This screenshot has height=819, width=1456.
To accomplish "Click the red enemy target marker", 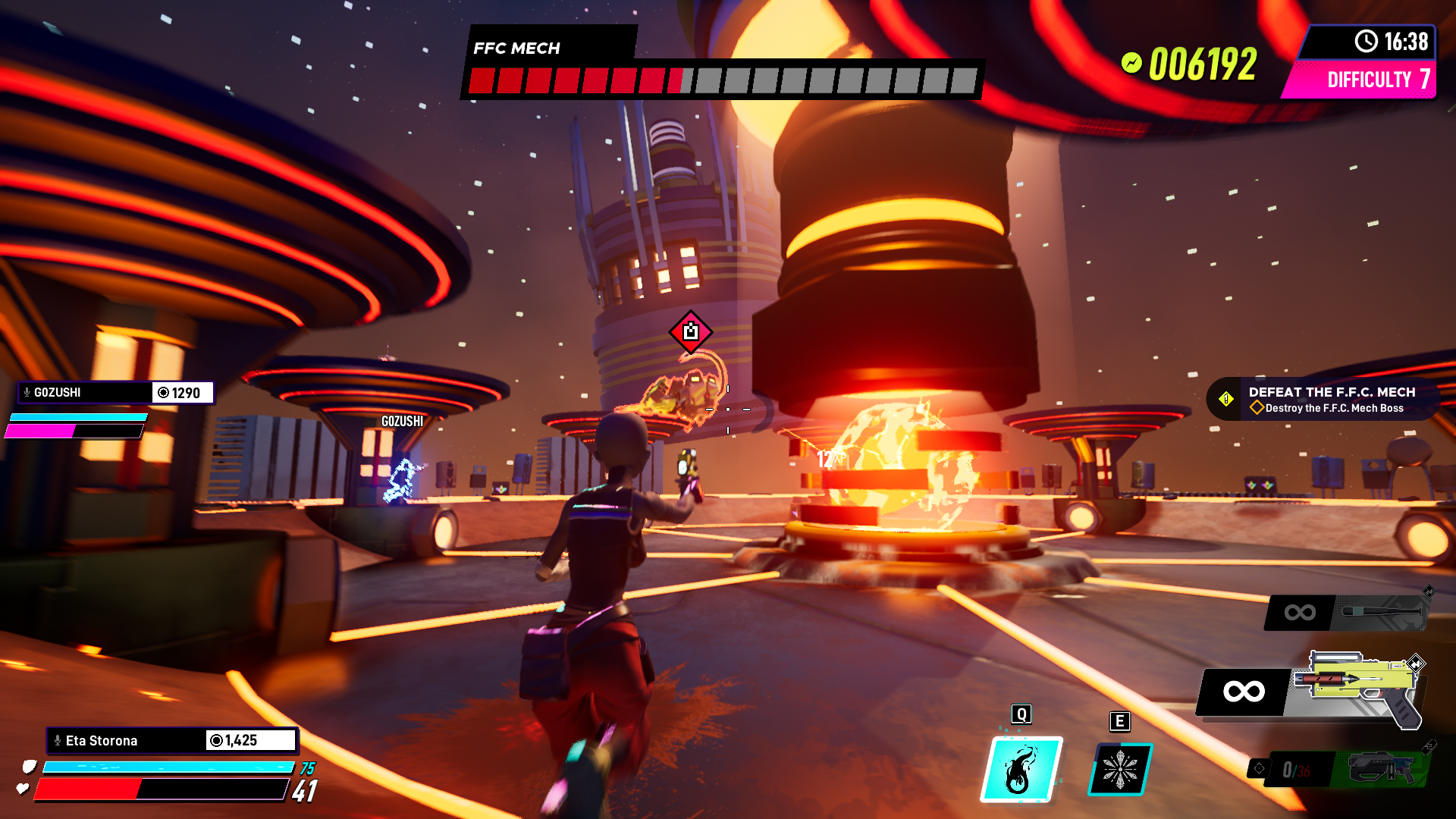I will point(690,331).
